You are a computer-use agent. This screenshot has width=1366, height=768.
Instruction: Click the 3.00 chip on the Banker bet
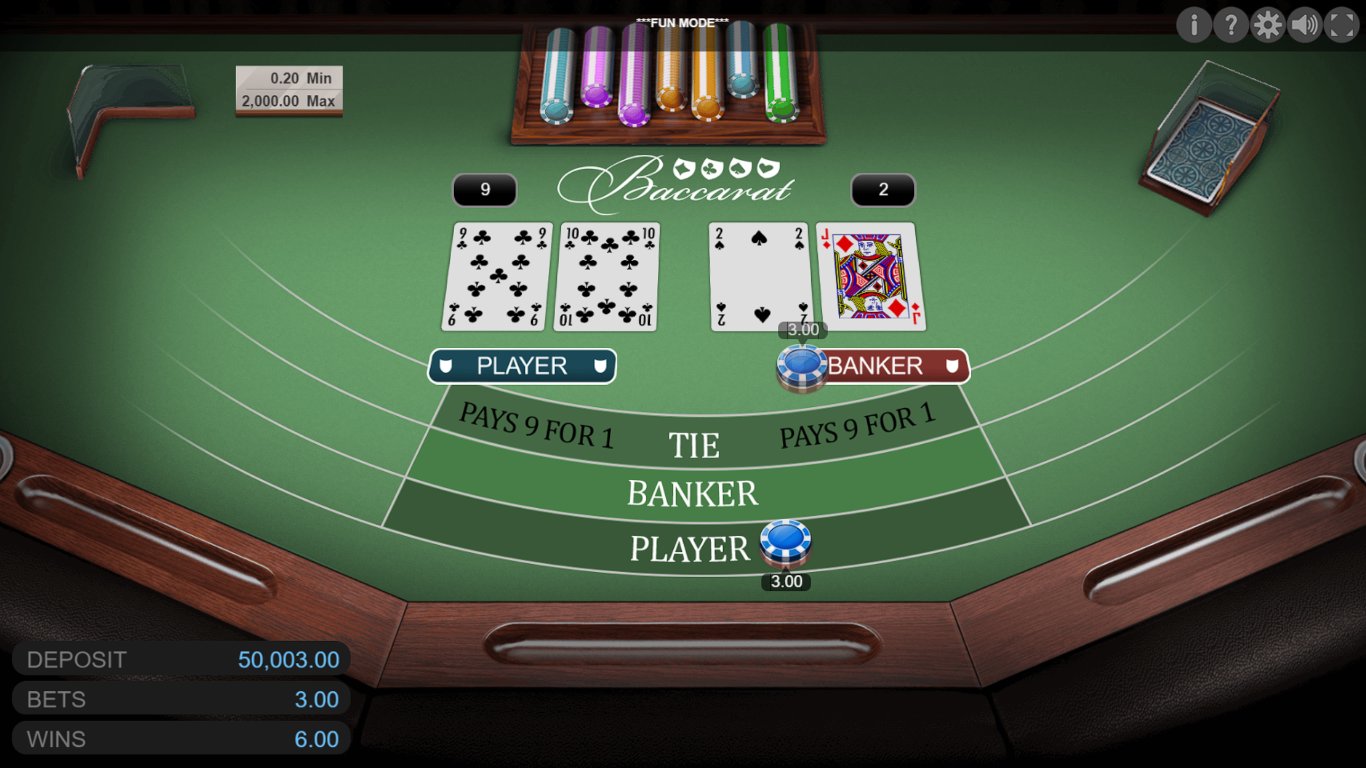[801, 364]
